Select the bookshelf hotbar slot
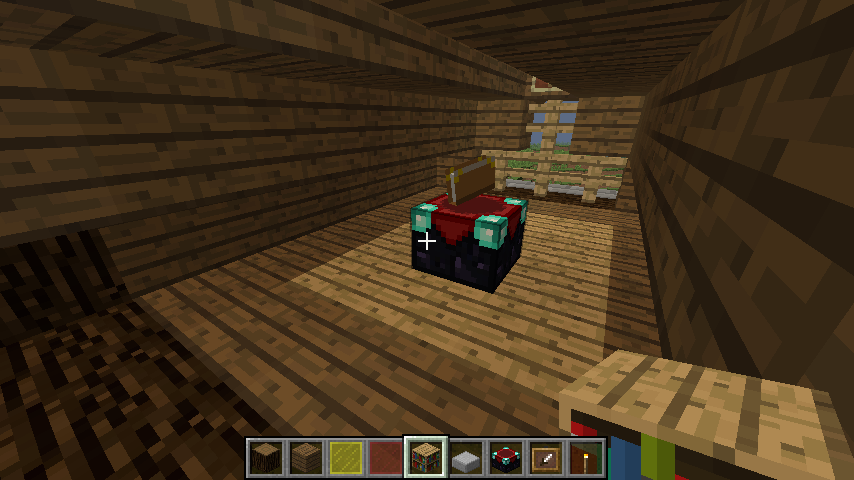 pyautogui.click(x=426, y=458)
